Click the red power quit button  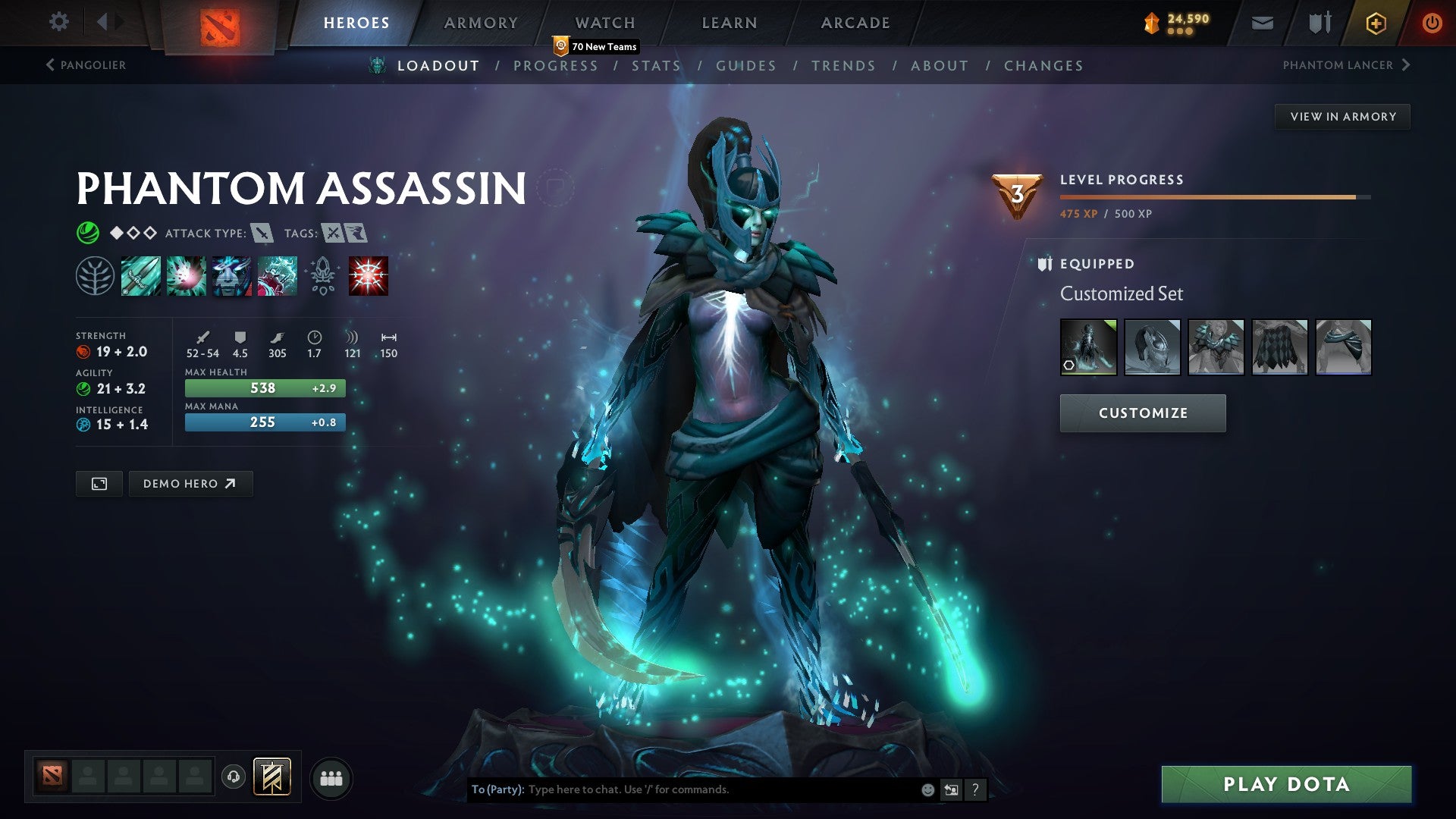[x=1432, y=23]
